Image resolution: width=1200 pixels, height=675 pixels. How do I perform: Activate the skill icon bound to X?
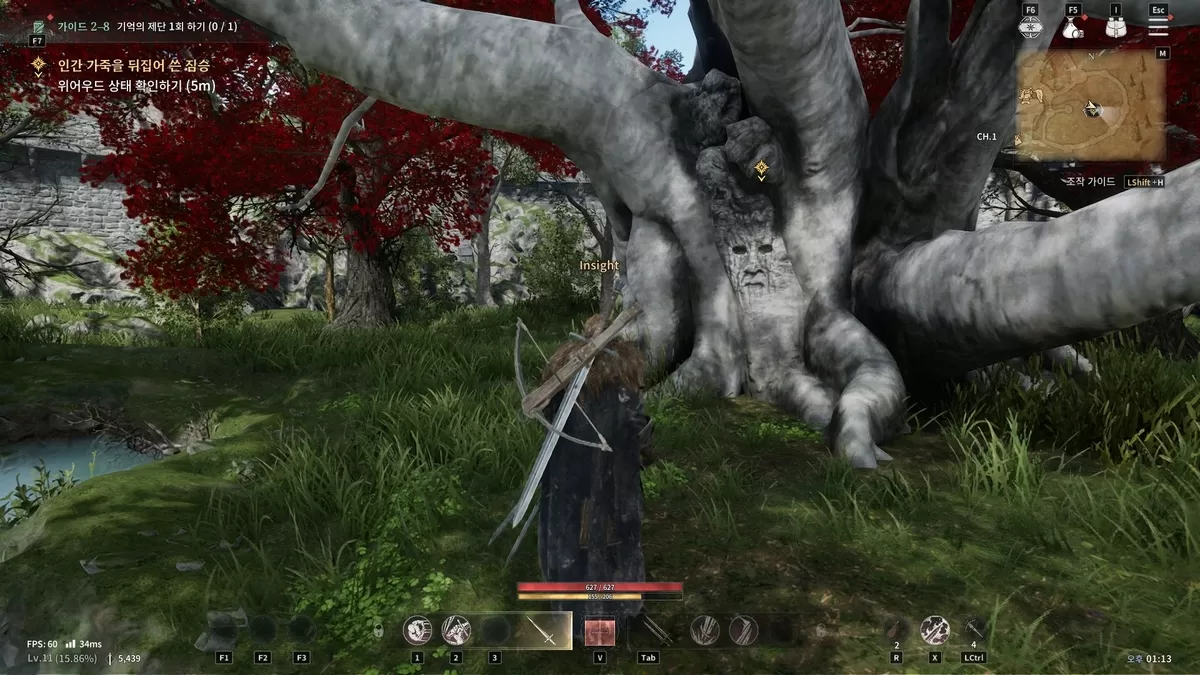pos(935,629)
